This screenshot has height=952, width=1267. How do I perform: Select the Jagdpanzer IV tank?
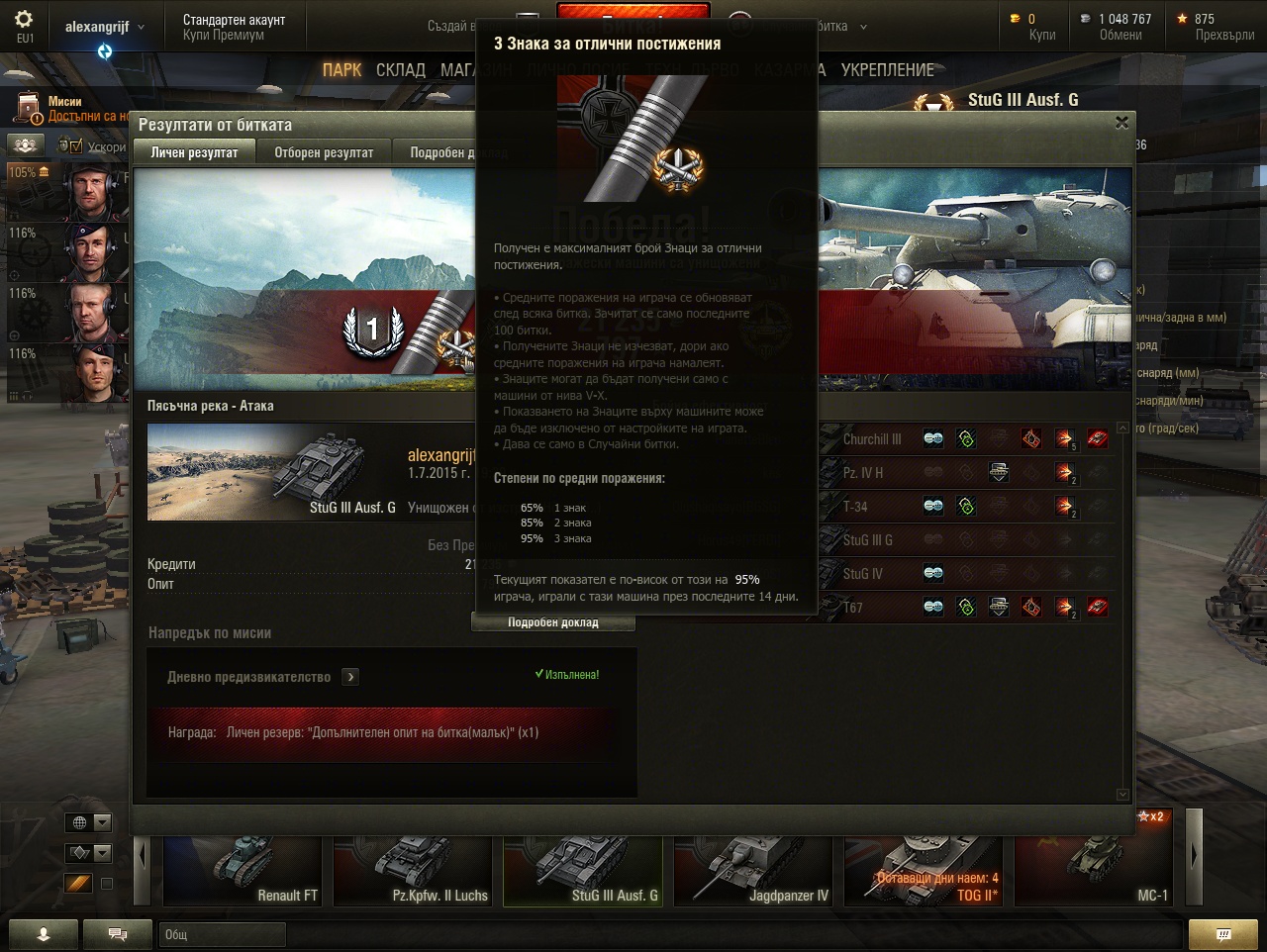coord(754,870)
